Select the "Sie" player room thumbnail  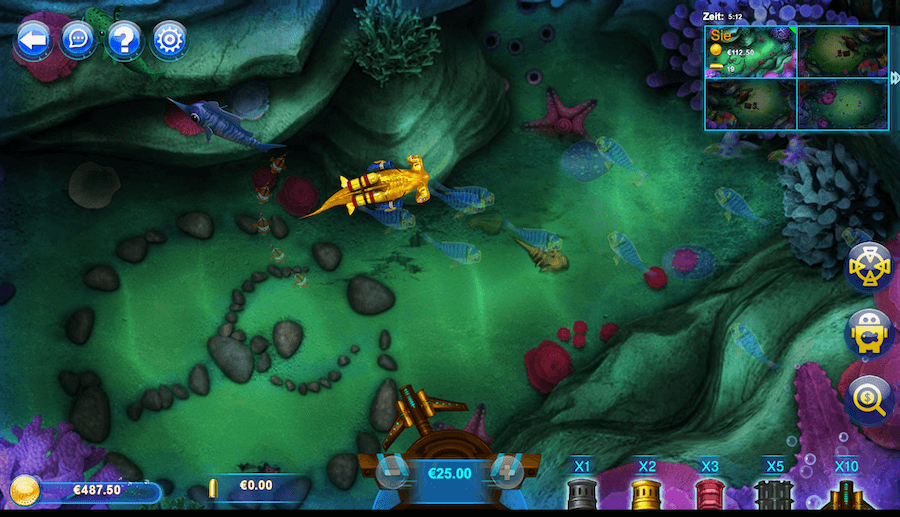pyautogui.click(x=750, y=52)
